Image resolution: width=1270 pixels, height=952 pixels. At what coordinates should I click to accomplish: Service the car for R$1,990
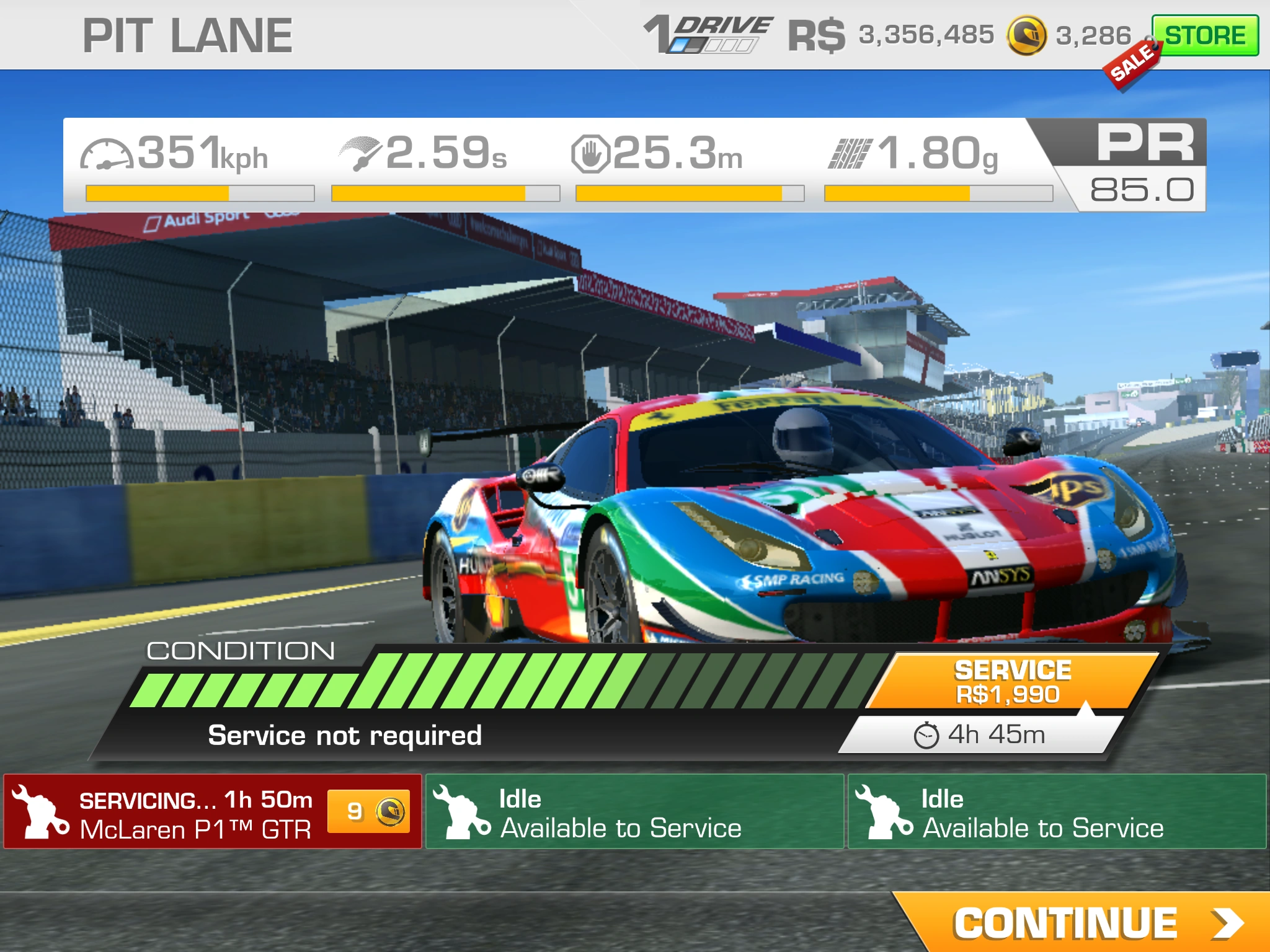(1012, 682)
